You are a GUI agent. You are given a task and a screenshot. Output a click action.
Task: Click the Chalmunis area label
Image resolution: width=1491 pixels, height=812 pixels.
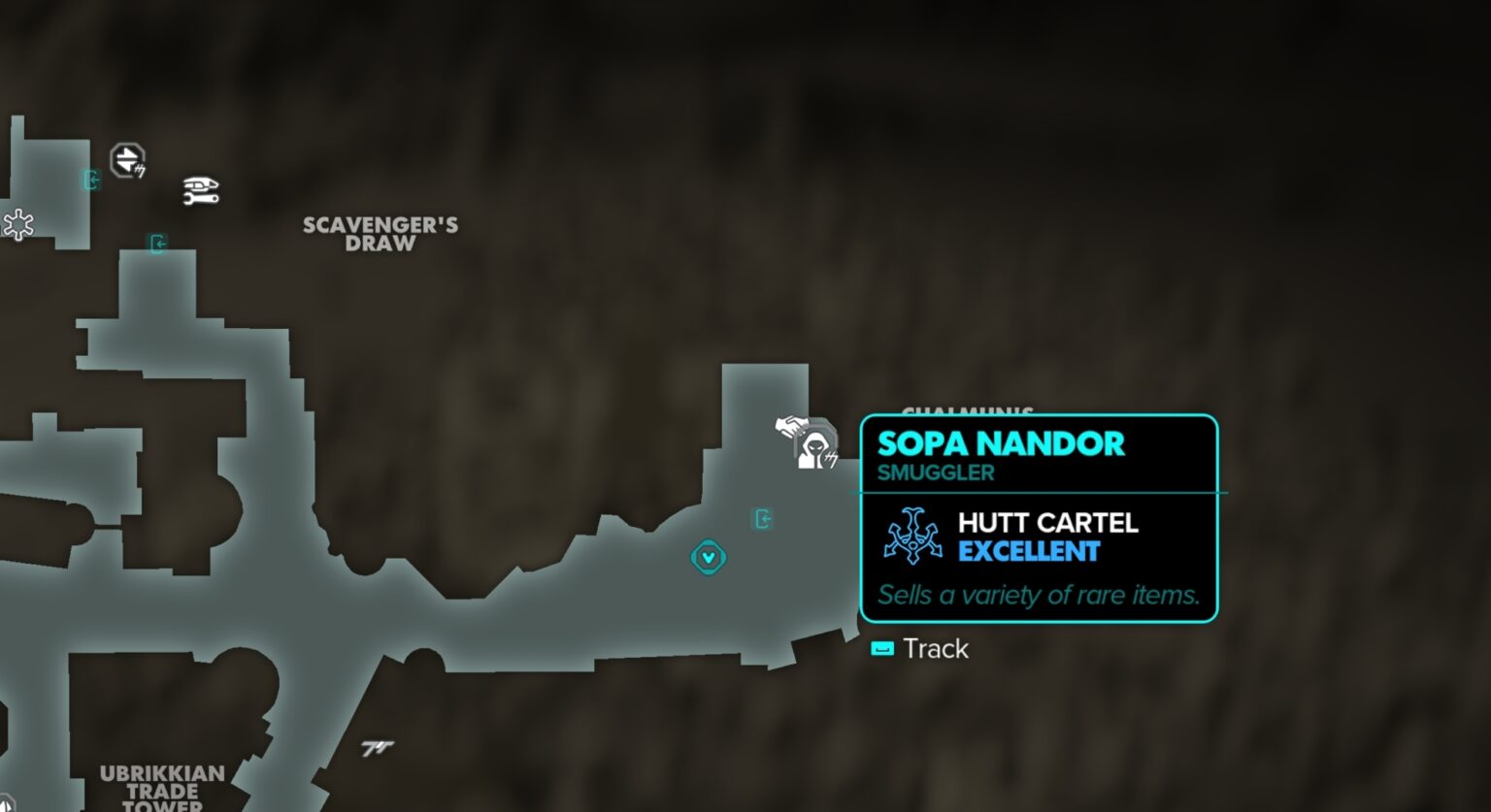click(x=967, y=411)
